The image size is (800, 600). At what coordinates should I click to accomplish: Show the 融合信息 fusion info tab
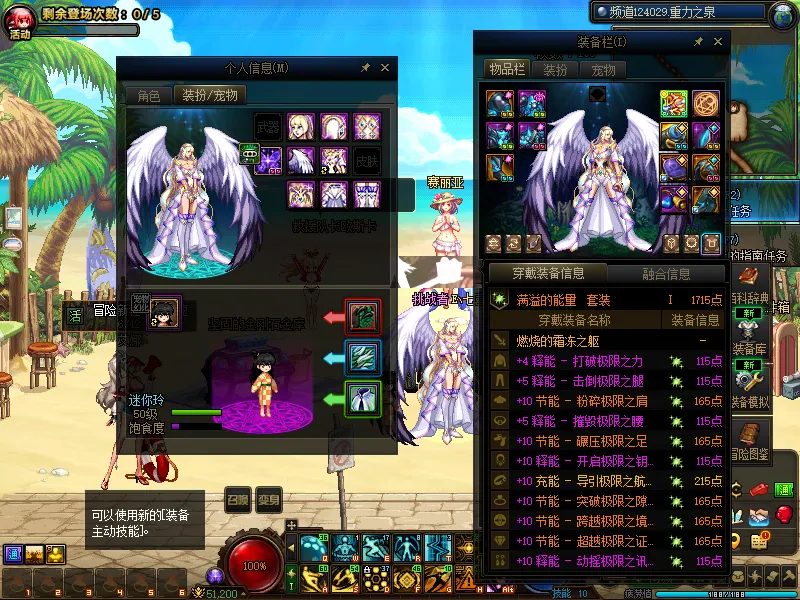click(x=664, y=273)
